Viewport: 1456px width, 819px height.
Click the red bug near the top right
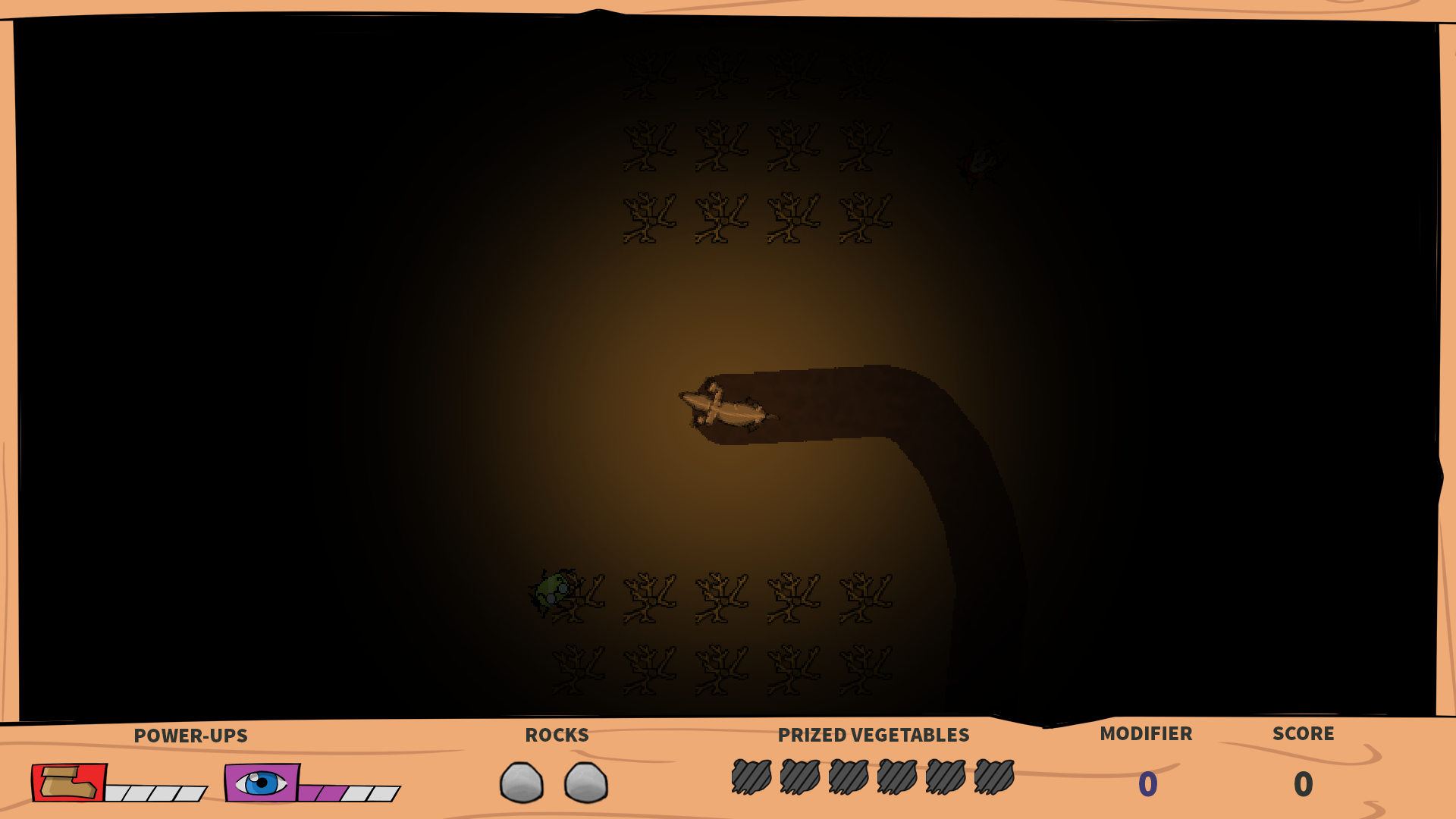click(x=980, y=162)
